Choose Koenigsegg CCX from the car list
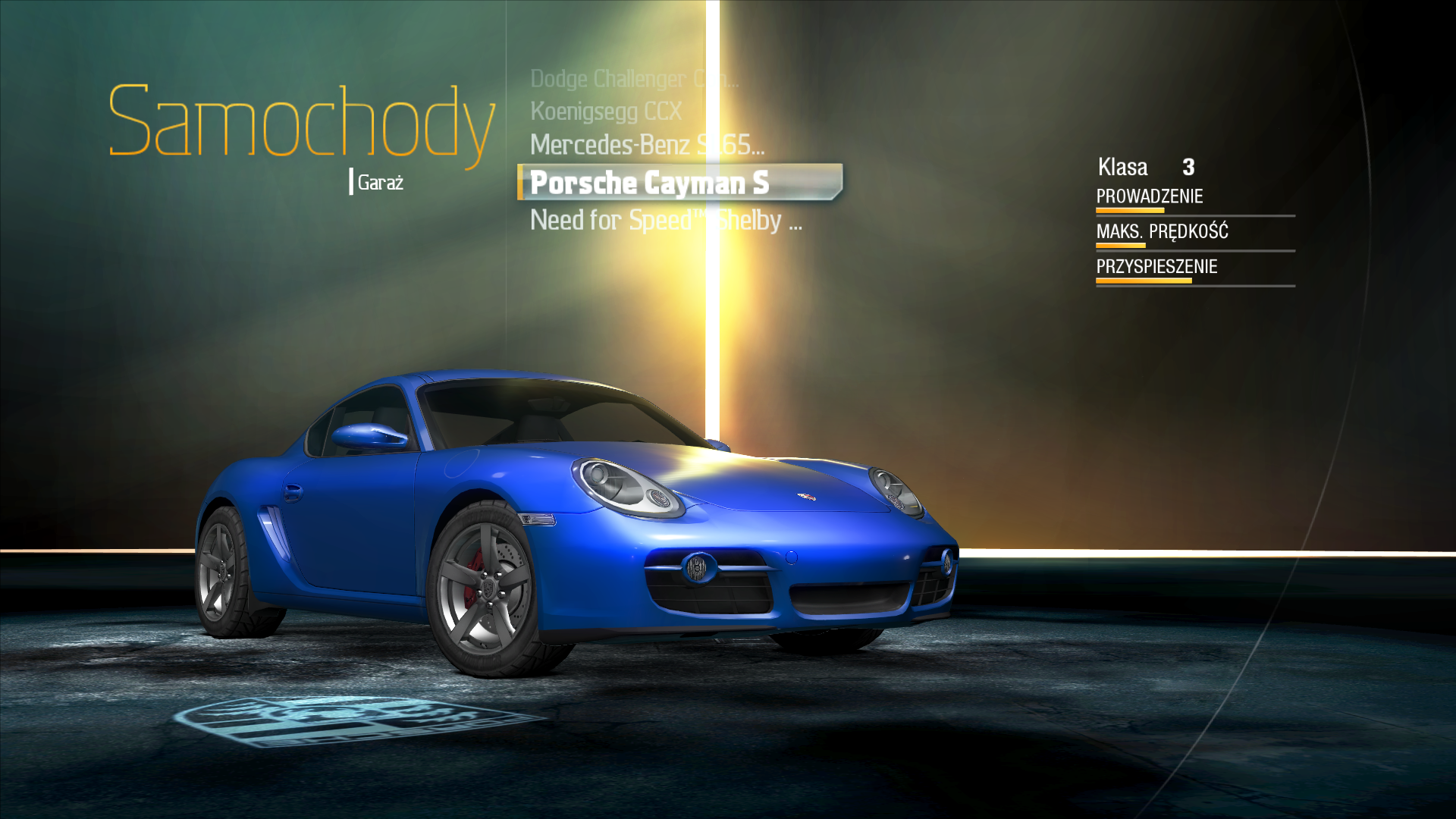This screenshot has height=819, width=1456. [606, 111]
